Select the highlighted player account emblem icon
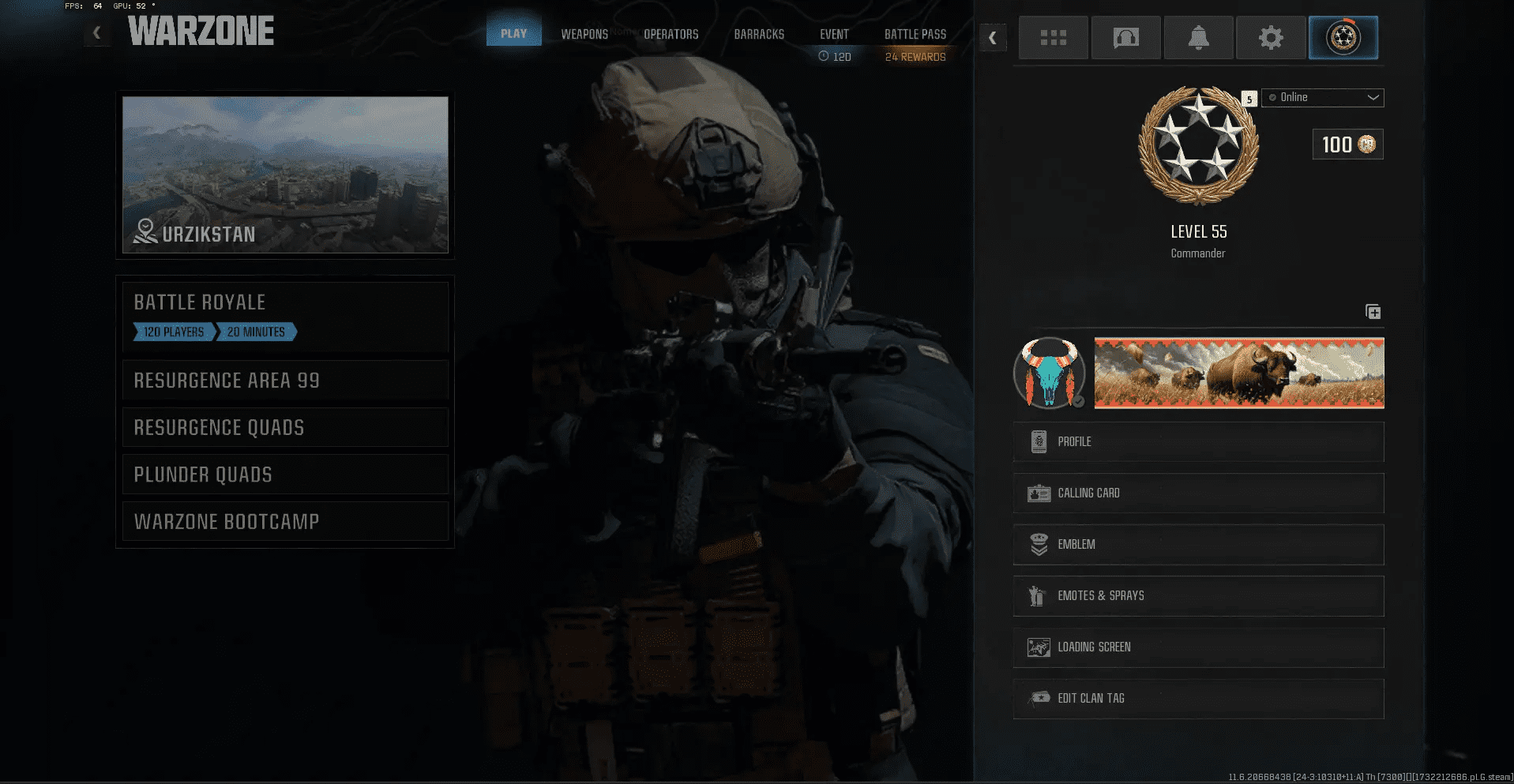Image resolution: width=1514 pixels, height=784 pixels. coord(1343,37)
